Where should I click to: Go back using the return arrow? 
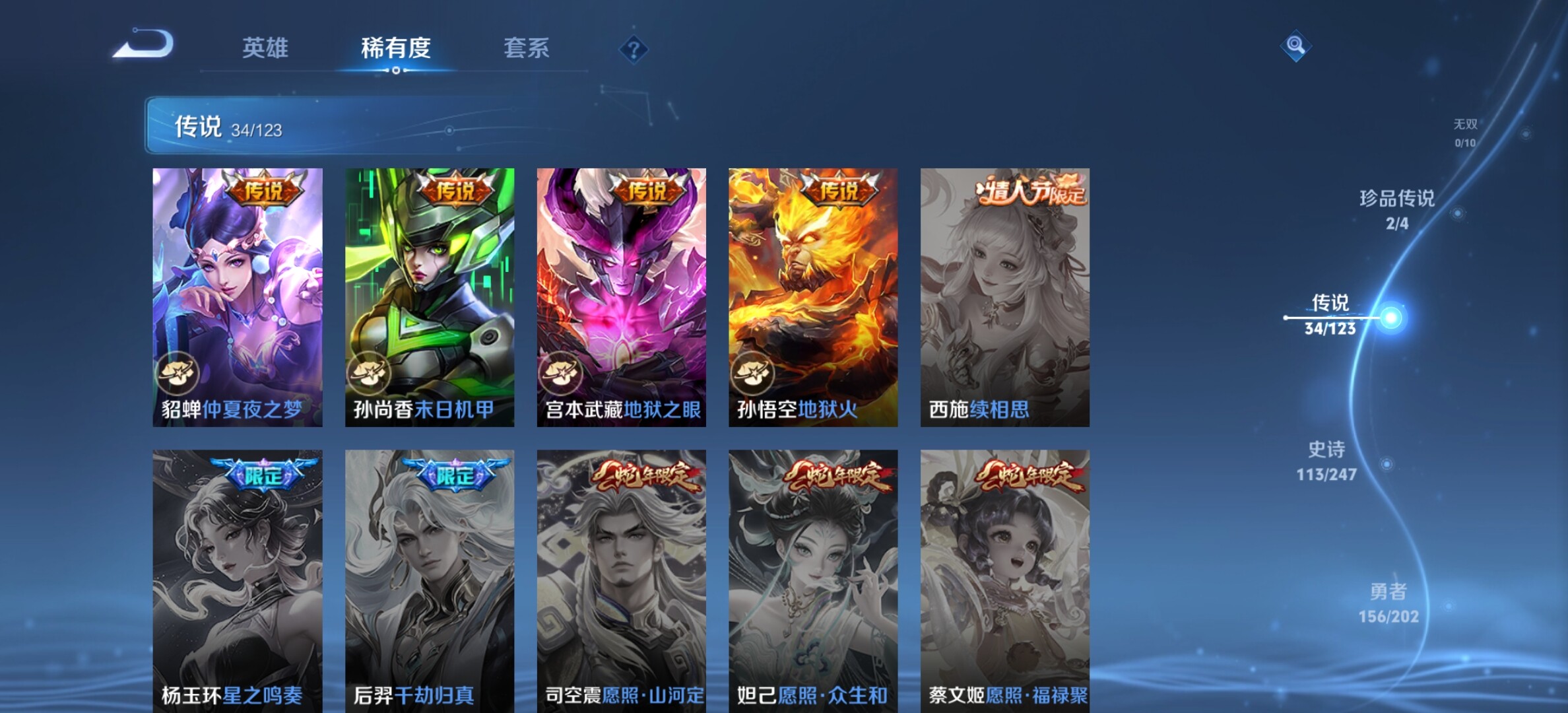pos(144,45)
